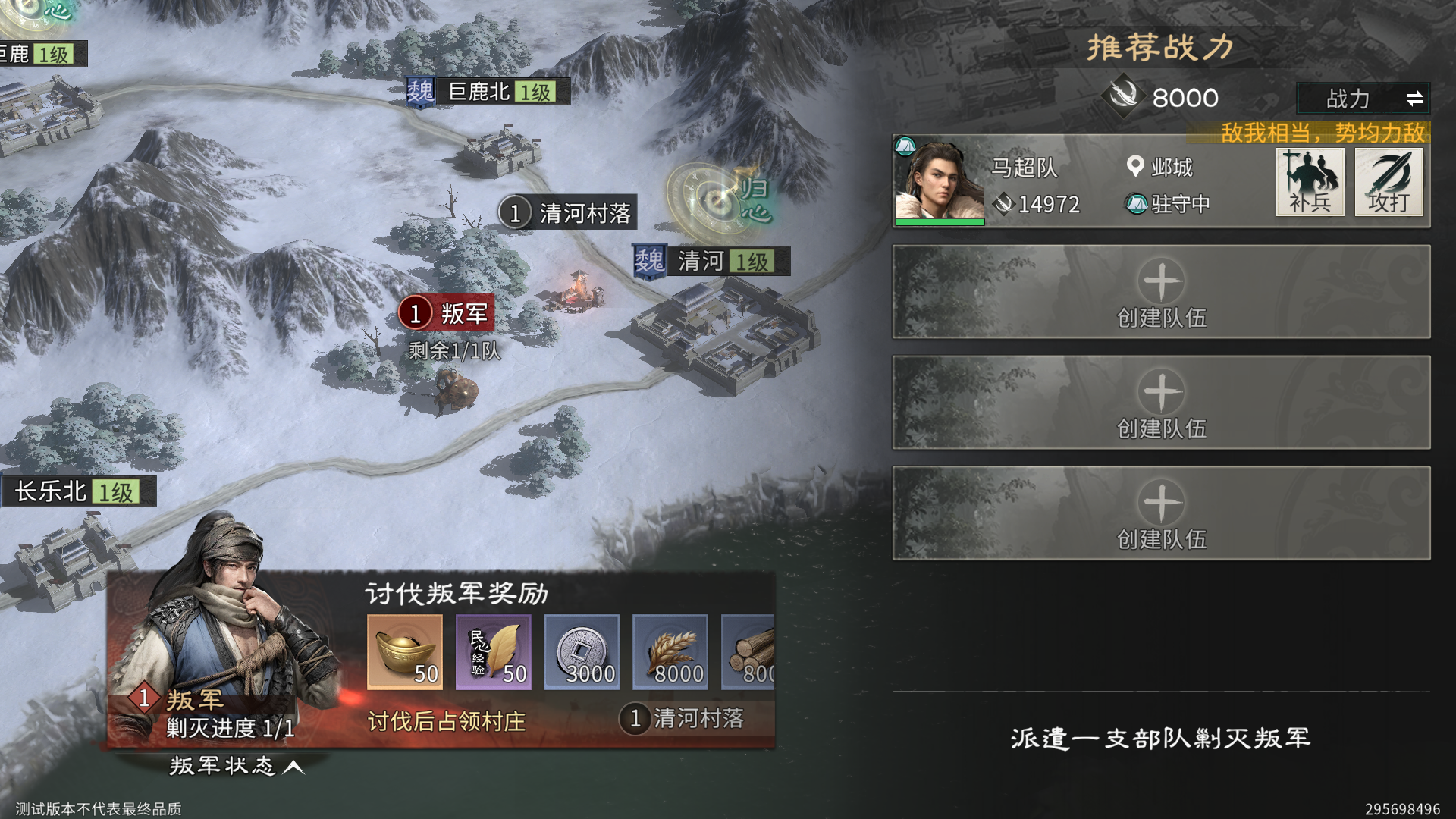This screenshot has width=1456, height=819.
Task: Click the 驻守中 tent status icon
Action: (1137, 204)
